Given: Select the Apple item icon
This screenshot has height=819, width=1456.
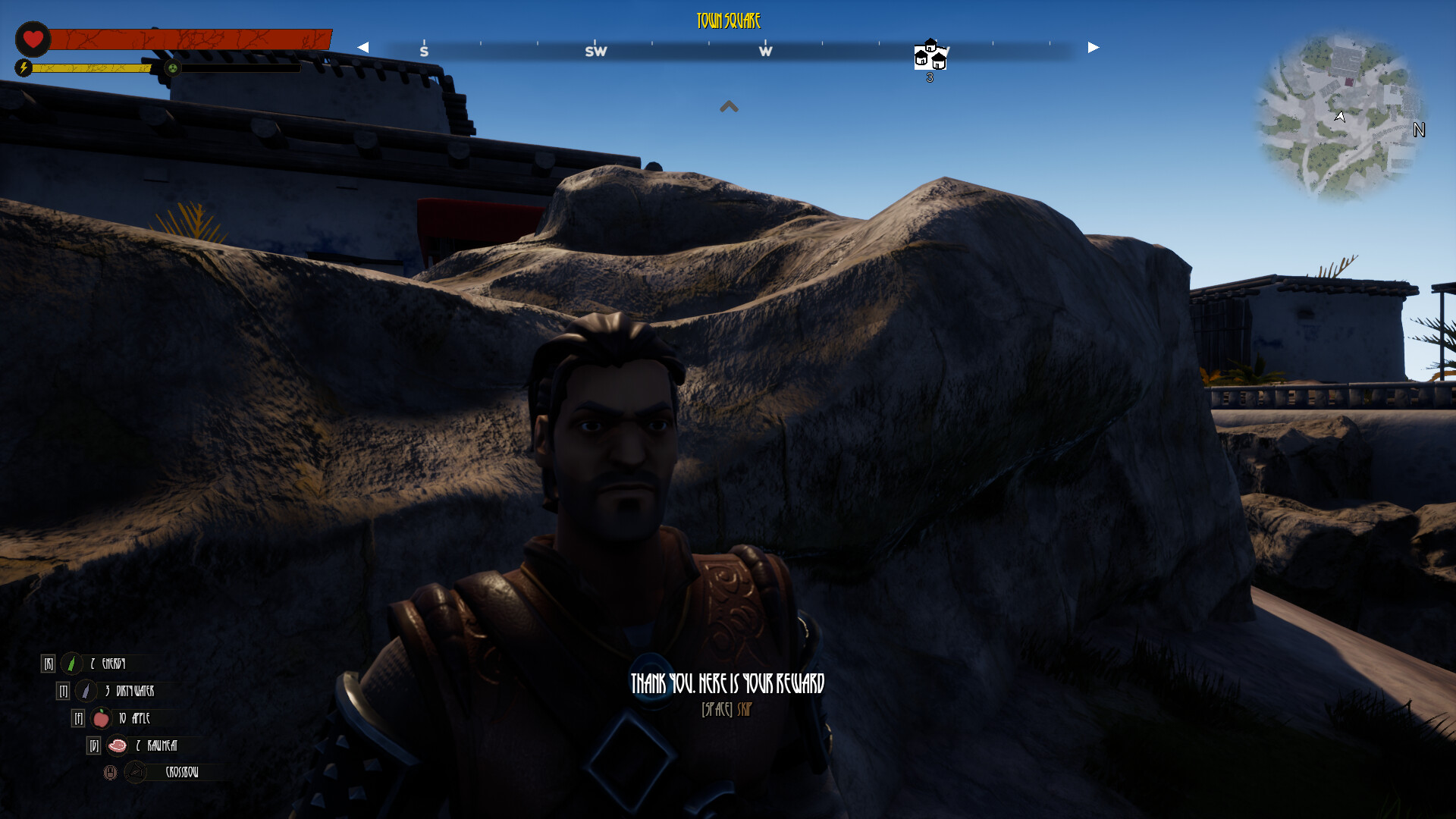Looking at the screenshot, I should coord(100,719).
